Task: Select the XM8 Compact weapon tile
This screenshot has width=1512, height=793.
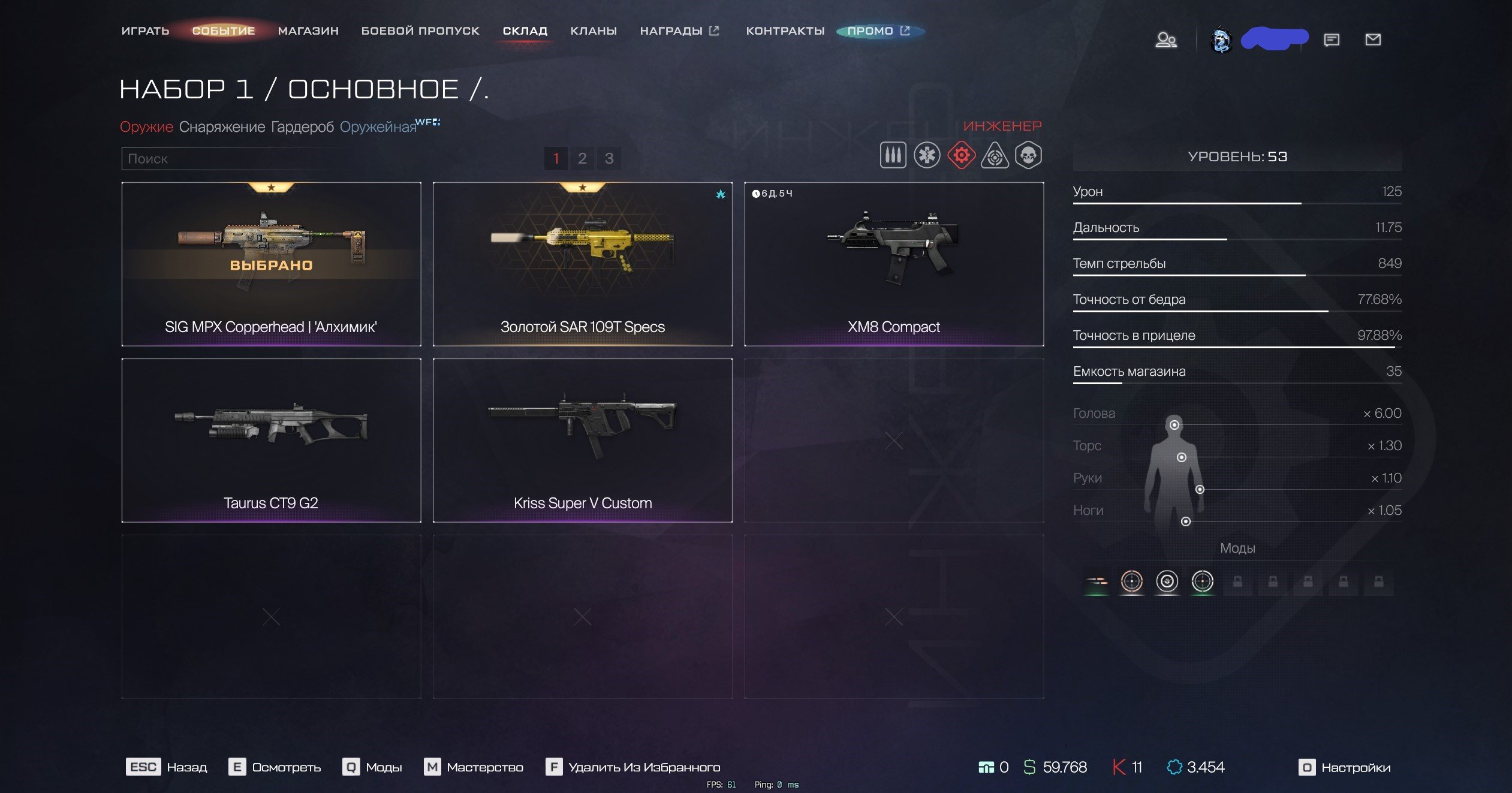Action: click(893, 264)
